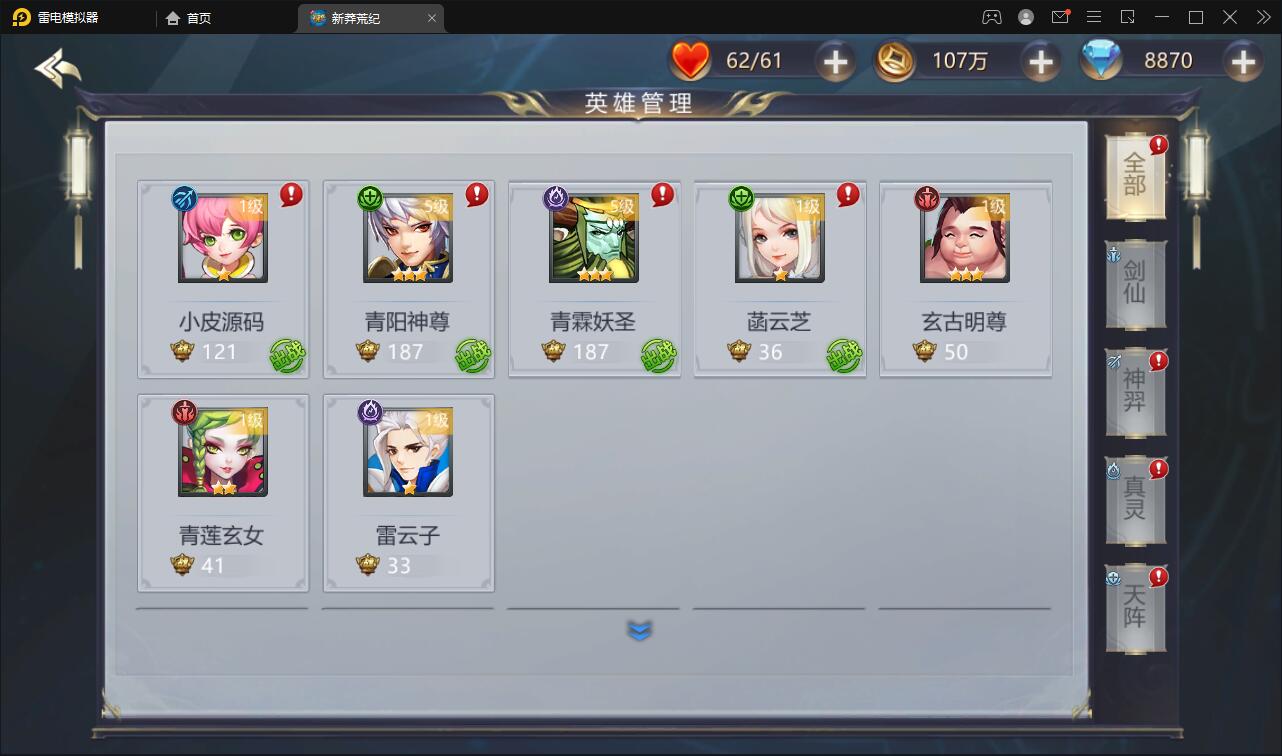Open hero 青阳神尊's portrait
This screenshot has width=1282, height=756.
408,238
